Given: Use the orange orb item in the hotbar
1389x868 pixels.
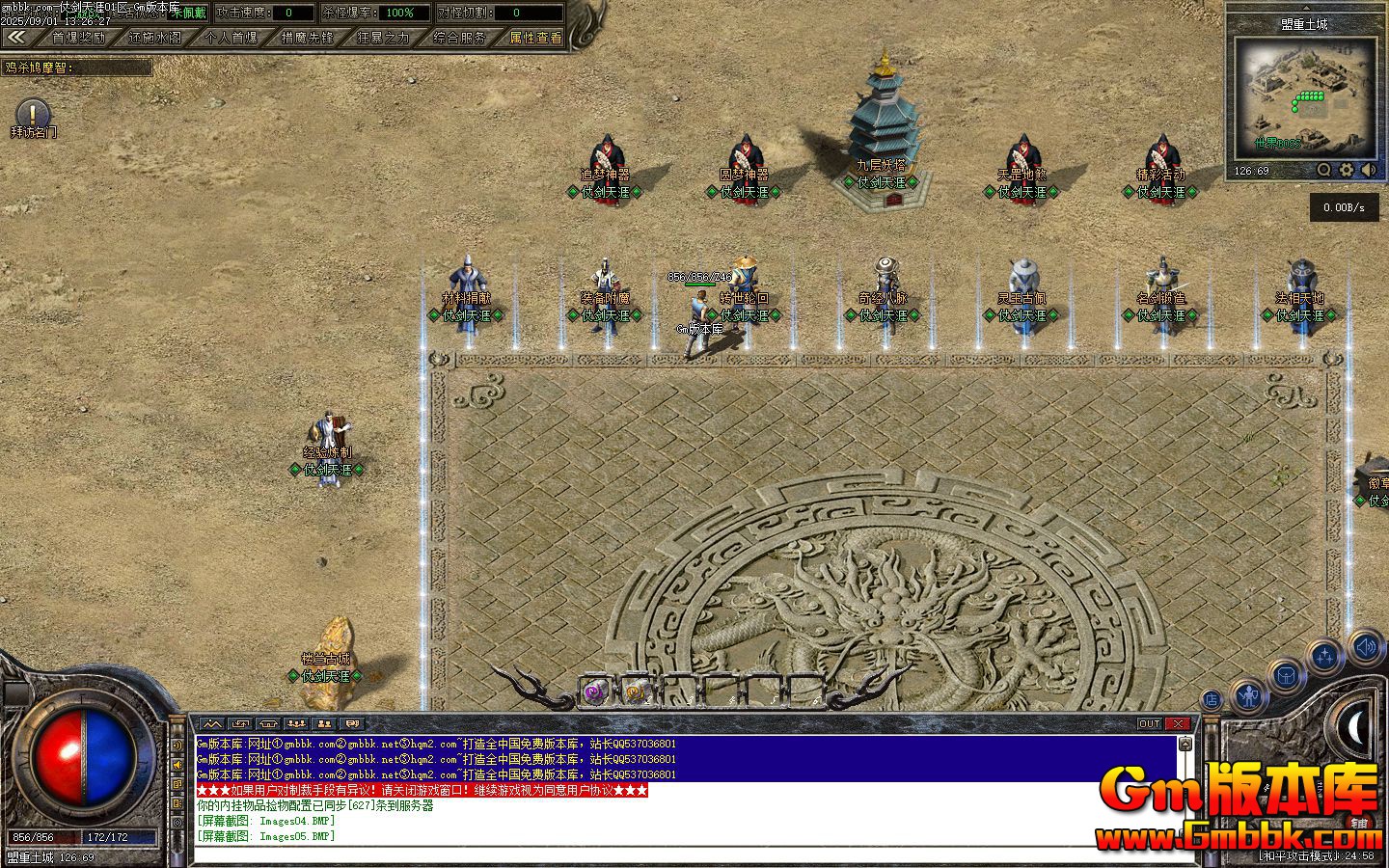Looking at the screenshot, I should (636, 691).
